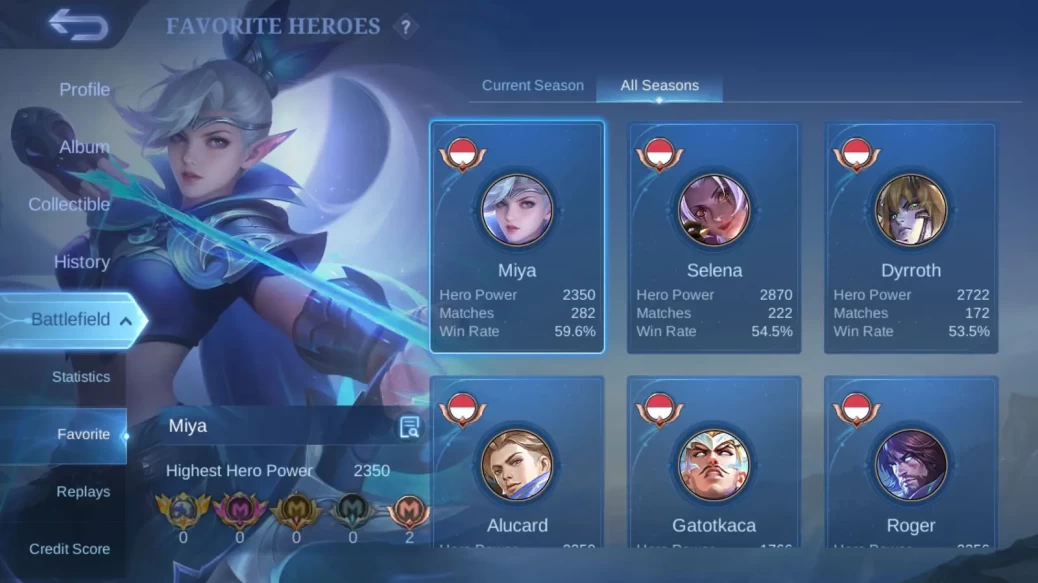Open the Profile menu entry
This screenshot has width=1038, height=583.
tap(84, 89)
